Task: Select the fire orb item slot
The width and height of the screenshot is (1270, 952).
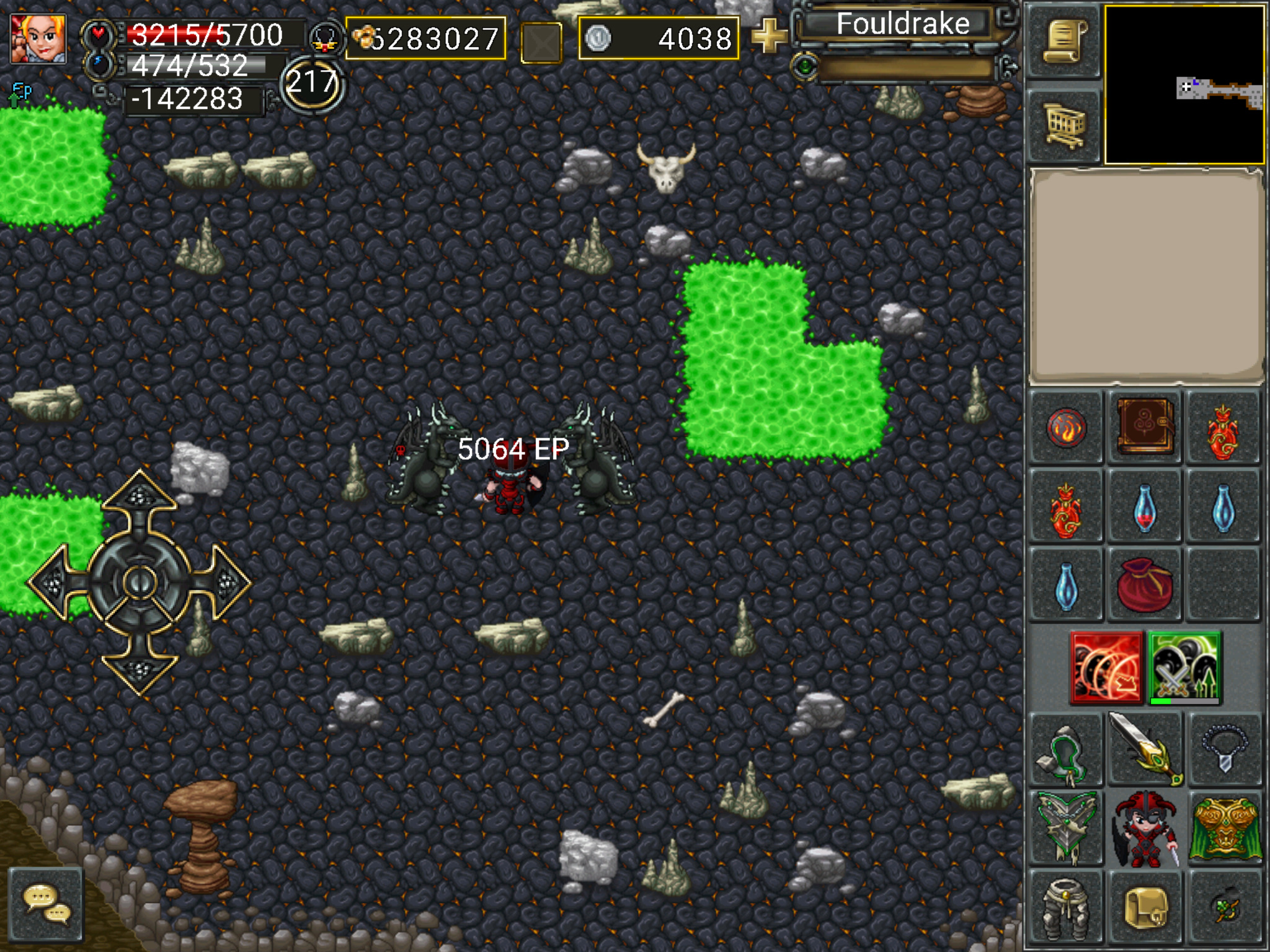Action: coord(1066,427)
